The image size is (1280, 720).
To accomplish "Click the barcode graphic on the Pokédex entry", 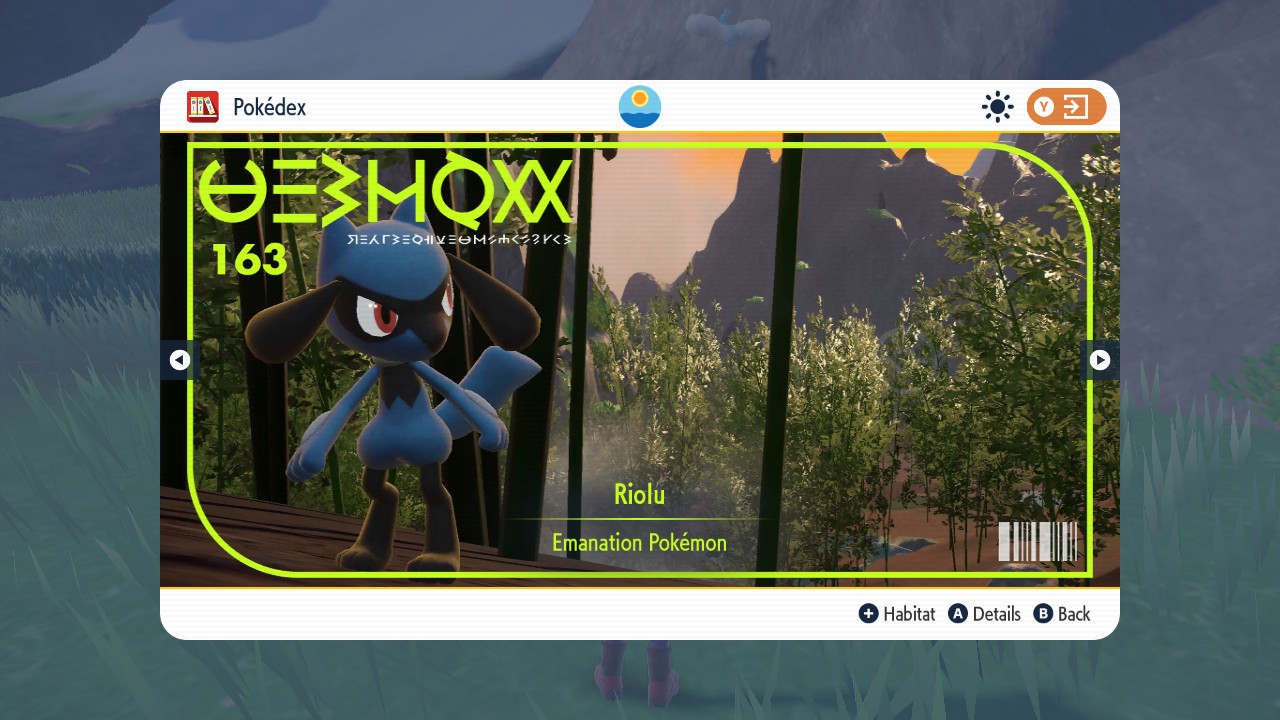I will (1040, 541).
